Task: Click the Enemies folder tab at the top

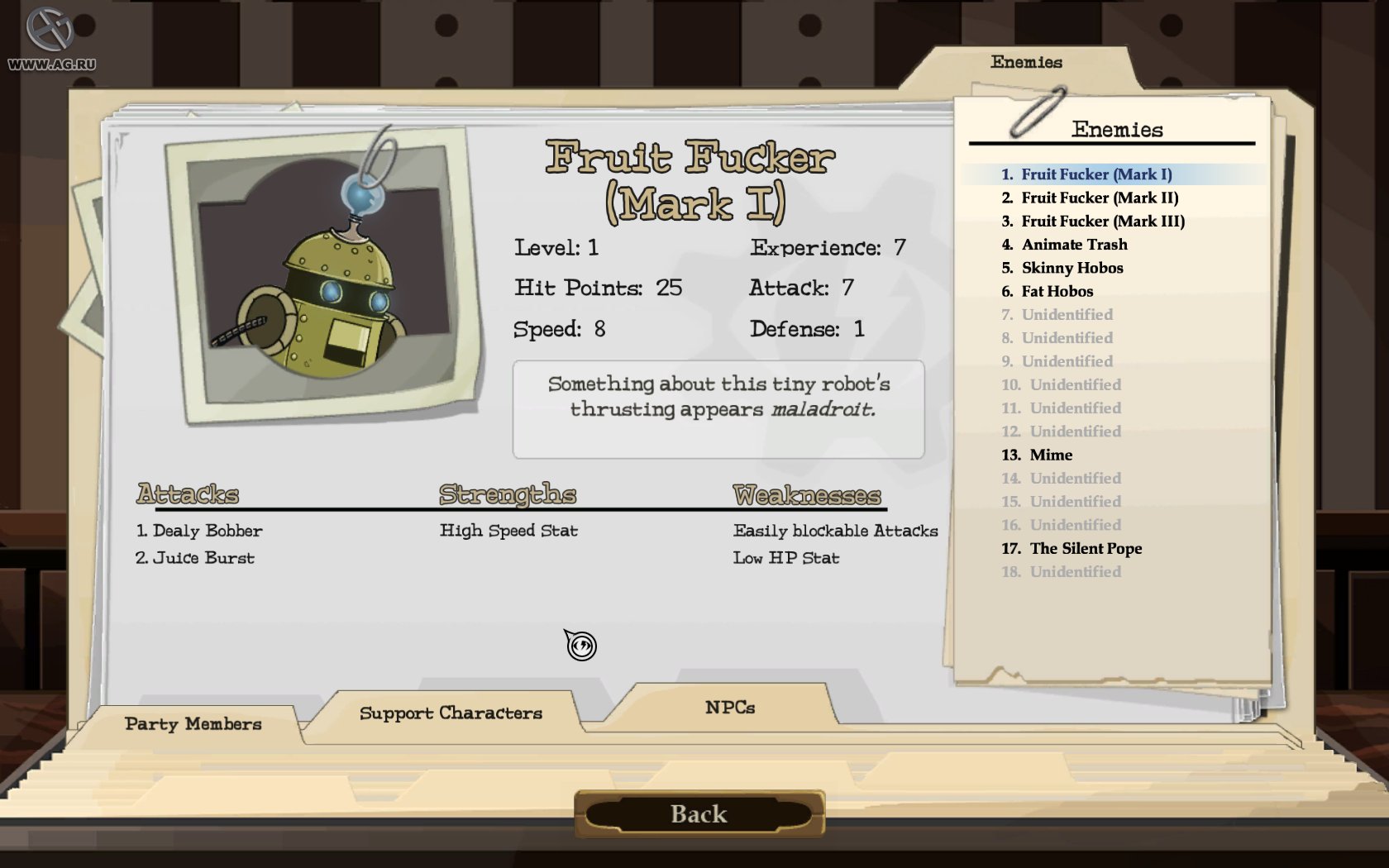Action: (x=1027, y=61)
